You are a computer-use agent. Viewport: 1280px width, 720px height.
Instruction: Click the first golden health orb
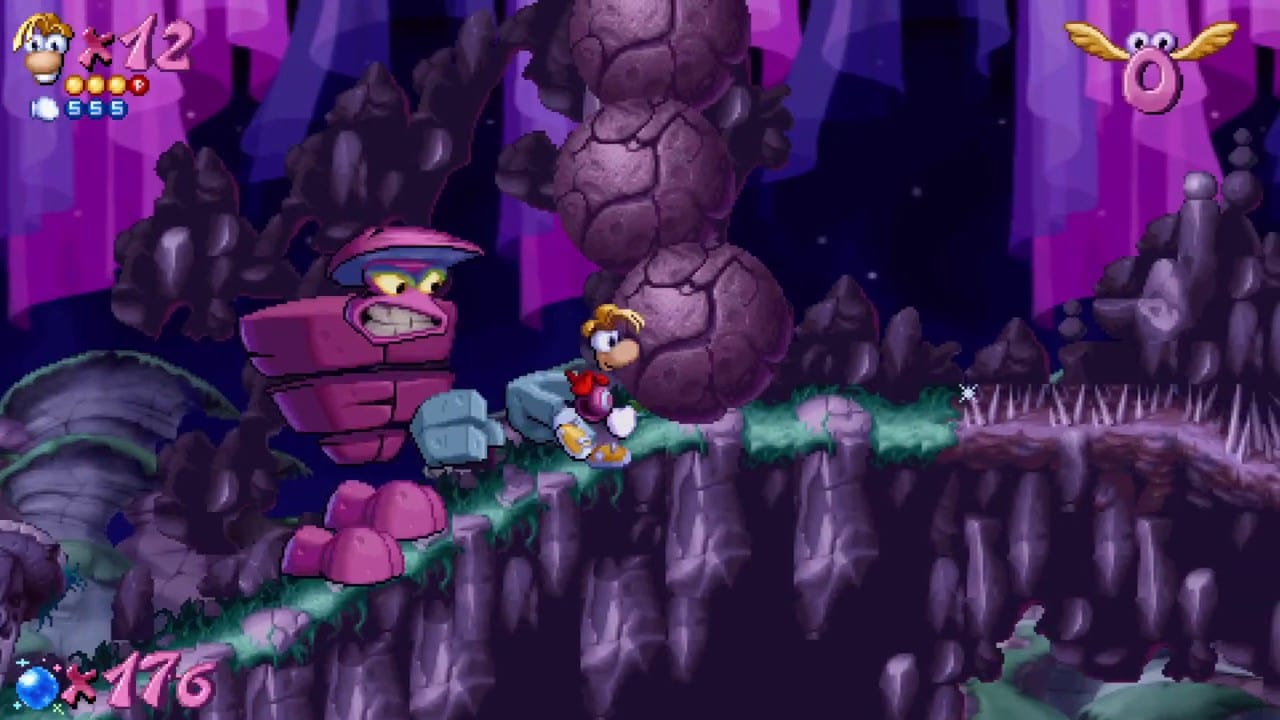72,84
